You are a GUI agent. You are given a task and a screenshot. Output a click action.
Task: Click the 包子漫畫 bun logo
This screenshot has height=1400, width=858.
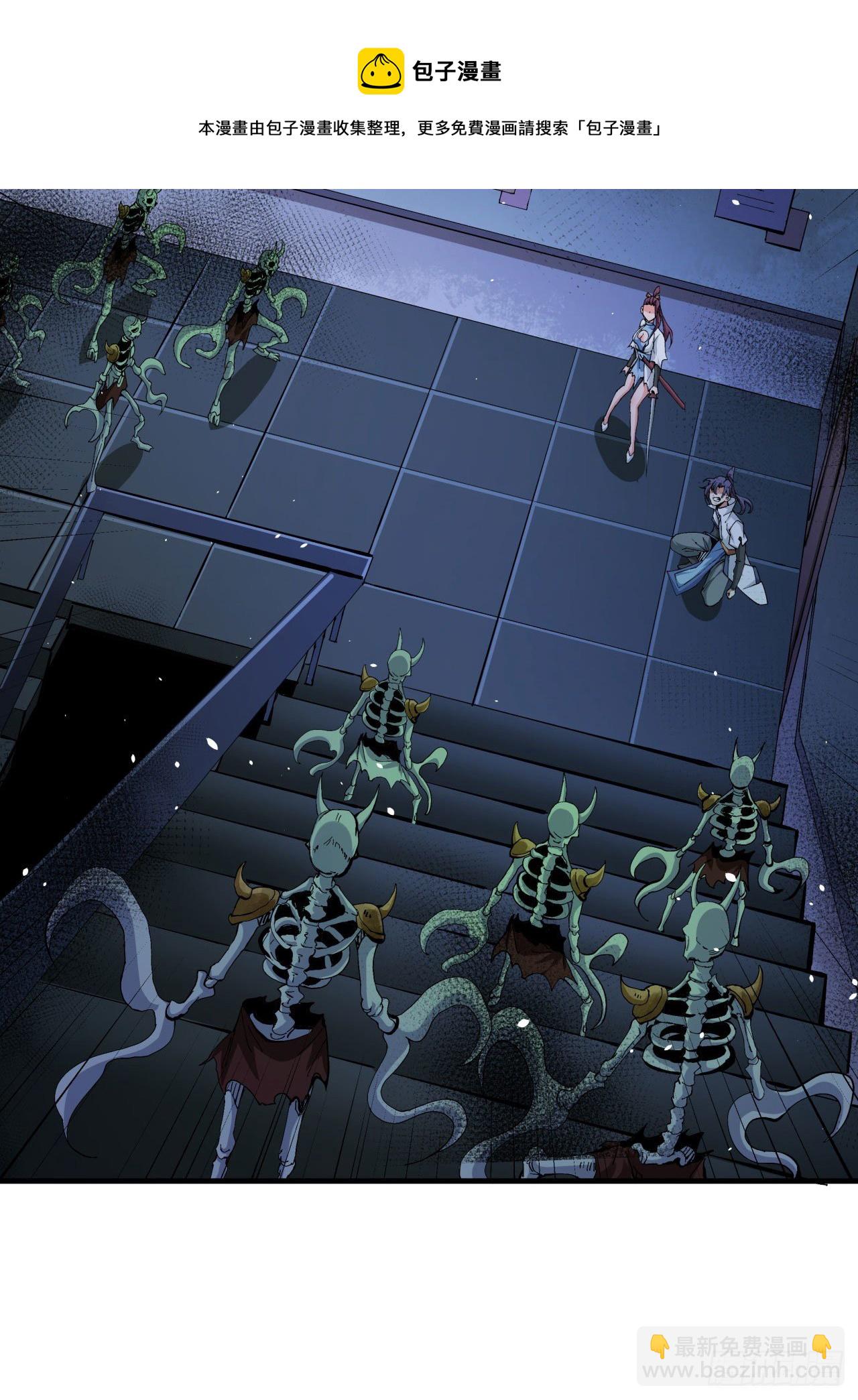coord(380,71)
